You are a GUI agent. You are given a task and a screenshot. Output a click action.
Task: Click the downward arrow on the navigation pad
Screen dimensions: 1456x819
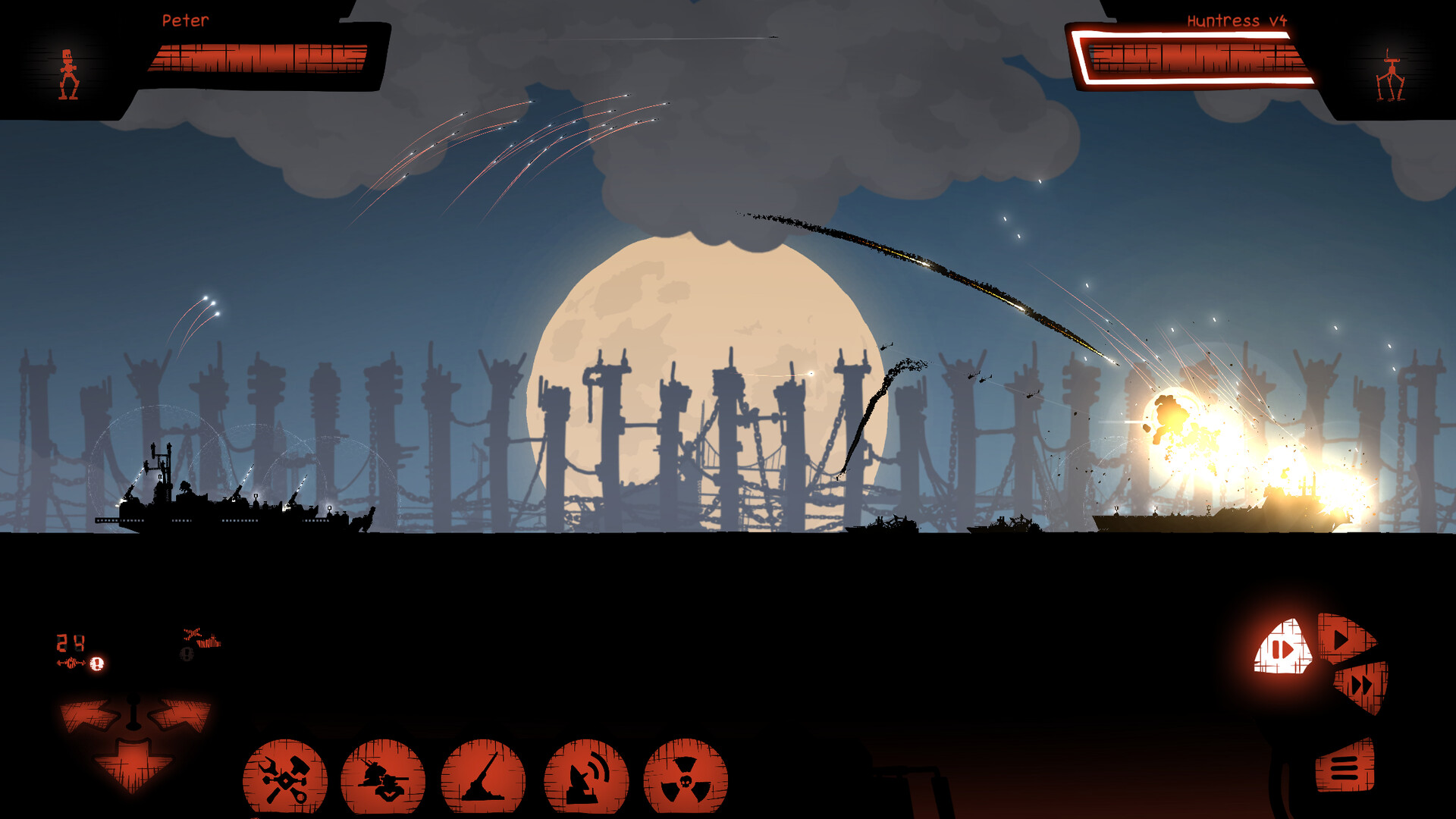[134, 767]
